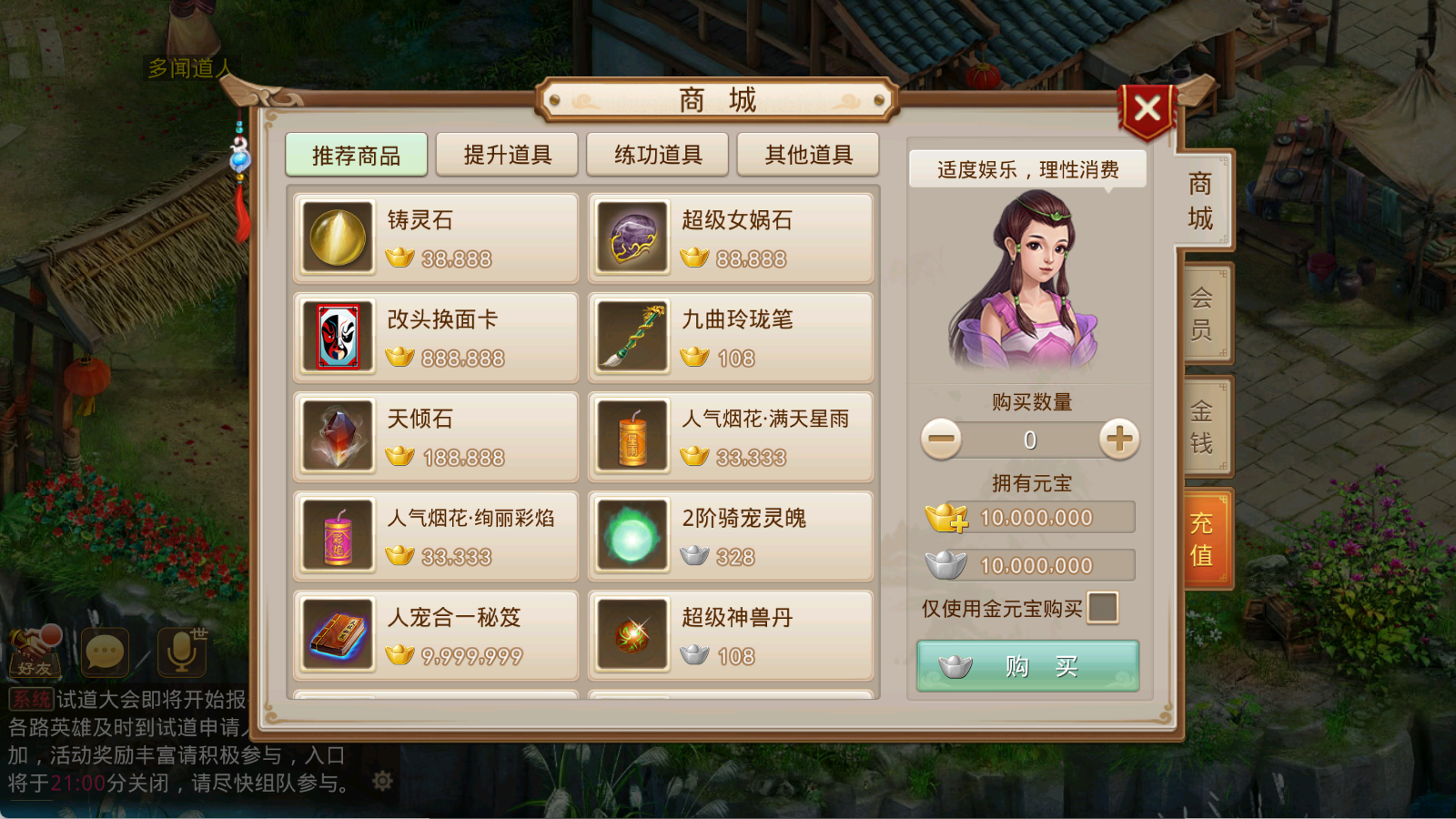Click the 改头换面卡 opera mask icon

[x=337, y=338]
